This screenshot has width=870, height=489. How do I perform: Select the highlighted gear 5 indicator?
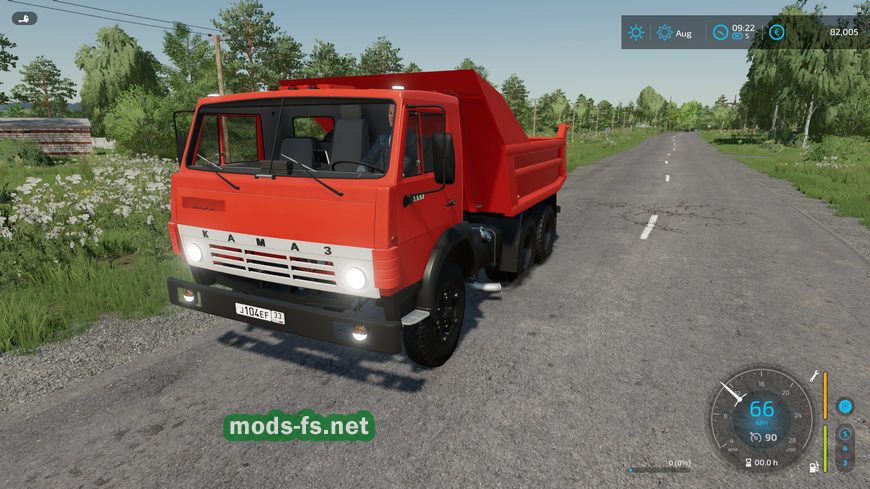tap(845, 434)
